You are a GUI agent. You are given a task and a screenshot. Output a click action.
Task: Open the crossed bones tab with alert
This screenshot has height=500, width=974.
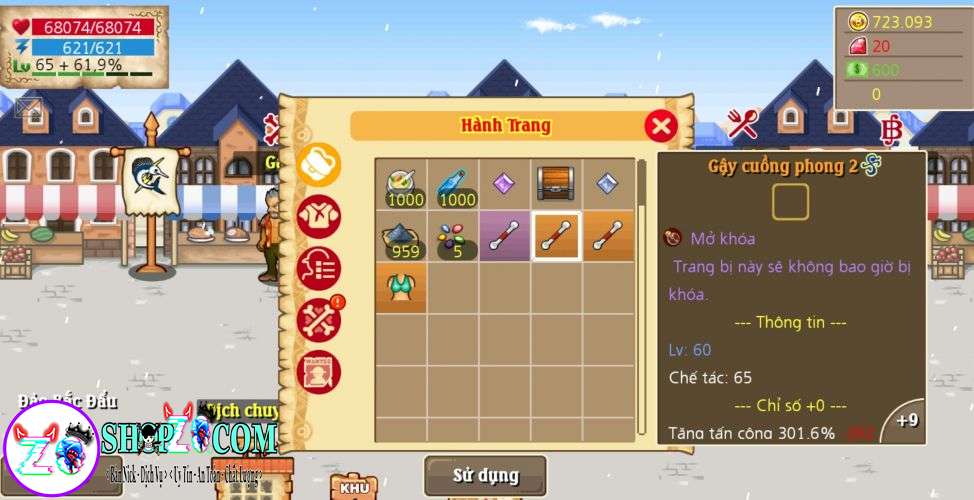[319, 320]
